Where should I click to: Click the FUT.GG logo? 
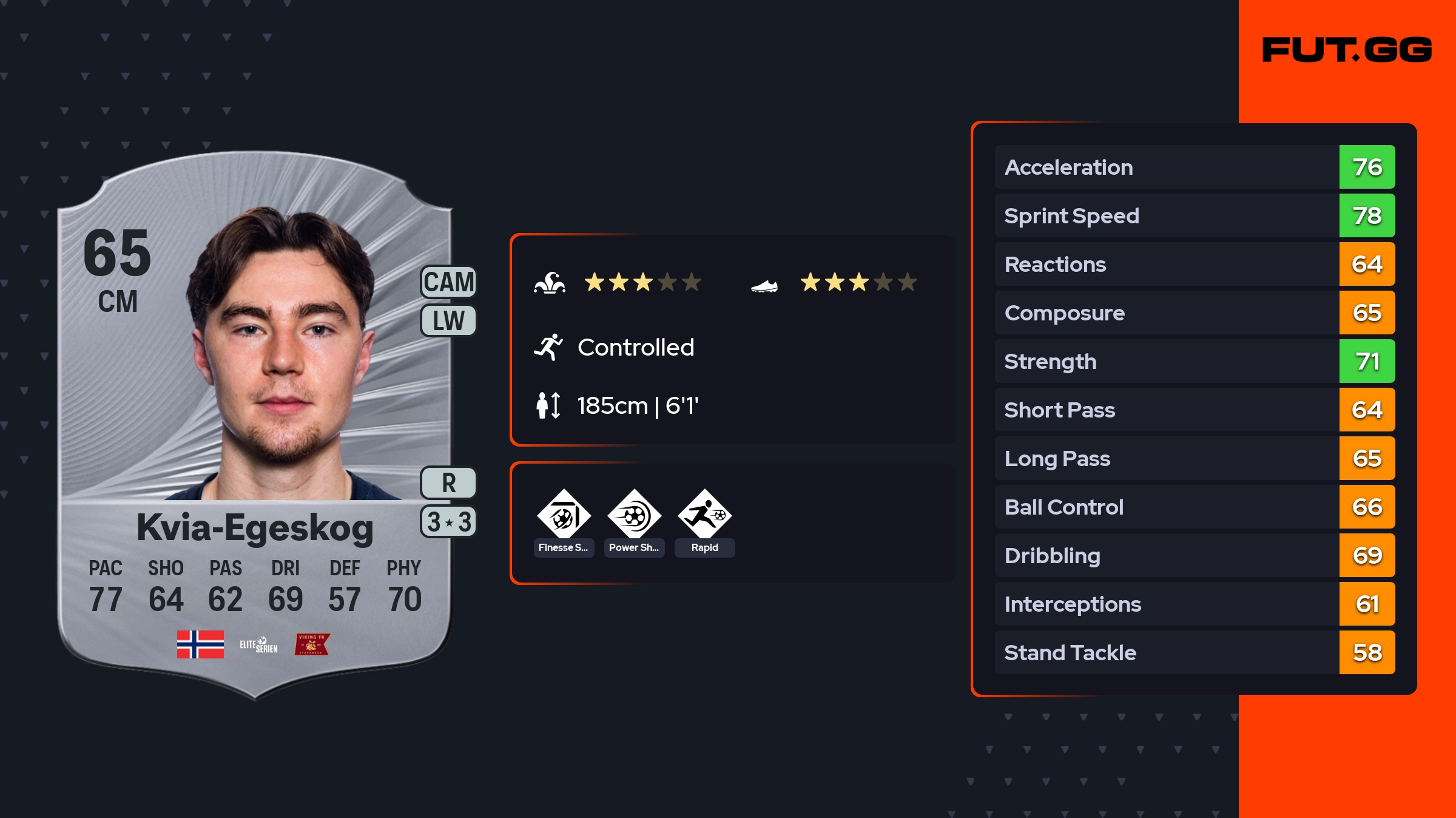click(x=1347, y=50)
